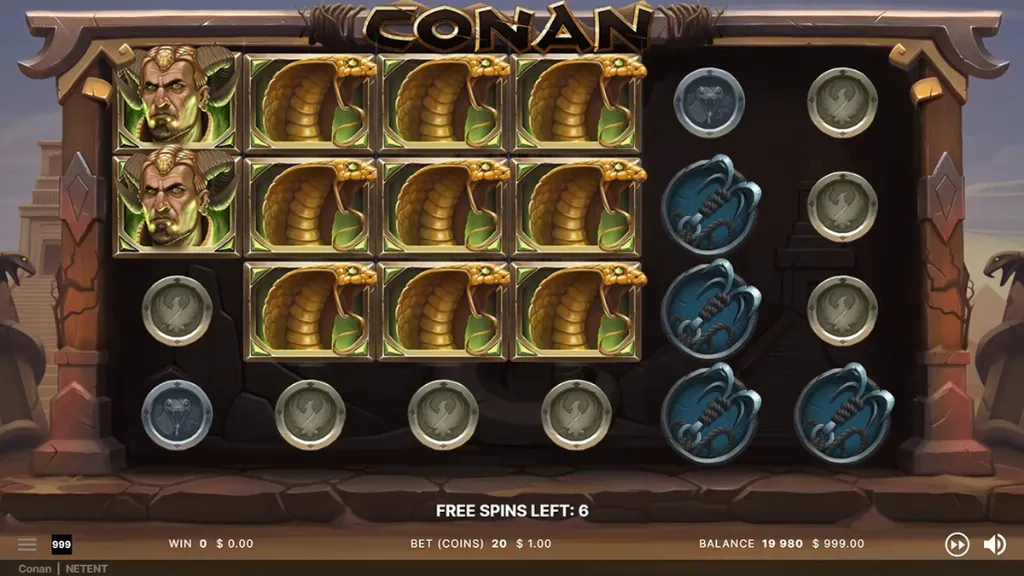Open the hamburger menu

[x=27, y=544]
